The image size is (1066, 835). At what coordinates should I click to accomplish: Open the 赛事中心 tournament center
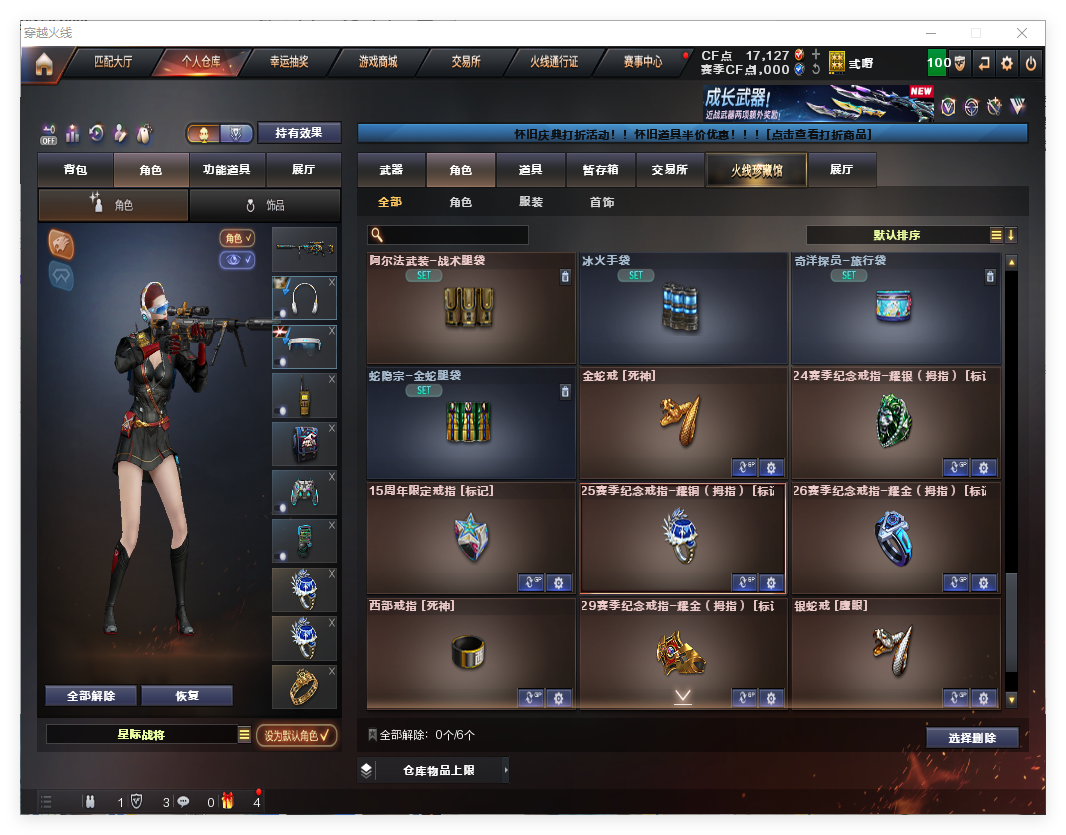(643, 62)
